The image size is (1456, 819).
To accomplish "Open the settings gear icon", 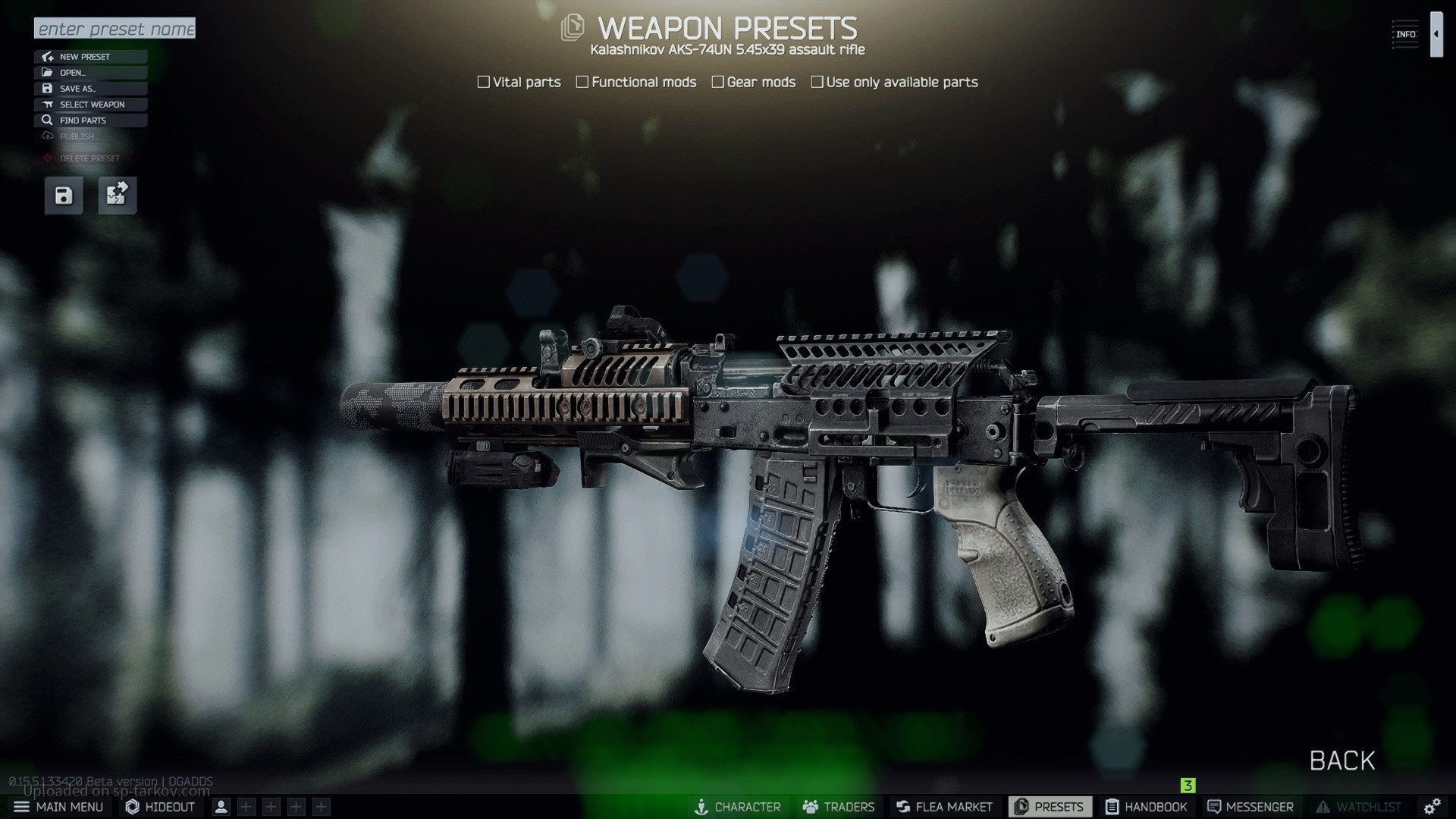I will (1432, 807).
